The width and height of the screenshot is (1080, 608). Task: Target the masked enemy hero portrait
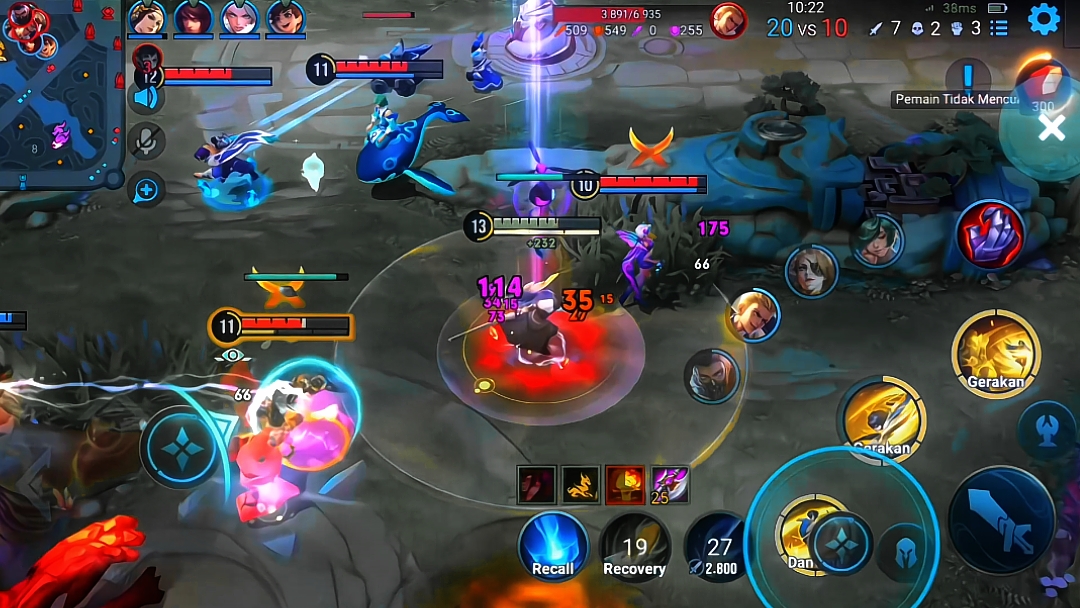pyautogui.click(x=711, y=376)
